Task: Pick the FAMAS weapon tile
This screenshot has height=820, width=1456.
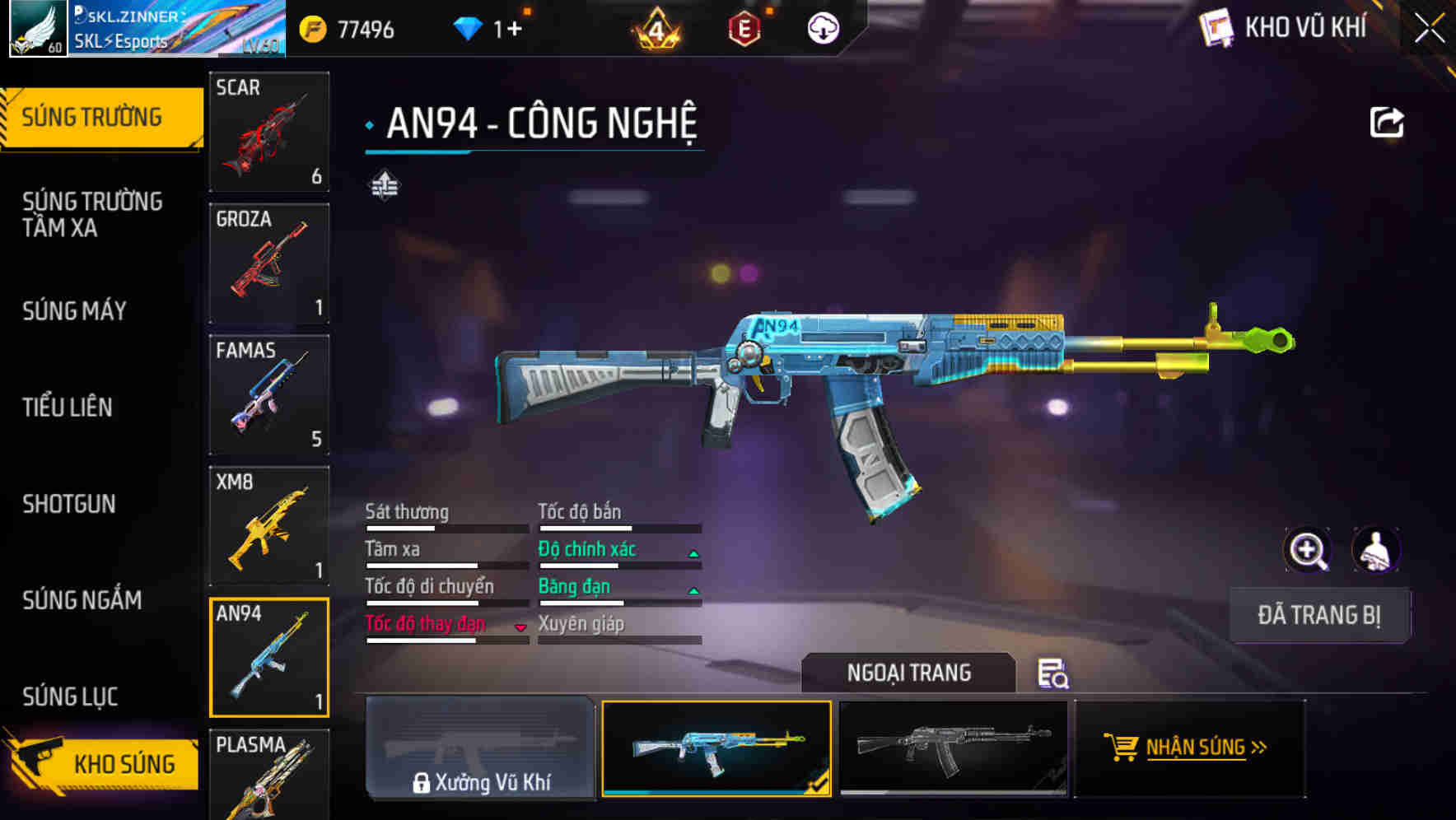Action: (x=269, y=394)
